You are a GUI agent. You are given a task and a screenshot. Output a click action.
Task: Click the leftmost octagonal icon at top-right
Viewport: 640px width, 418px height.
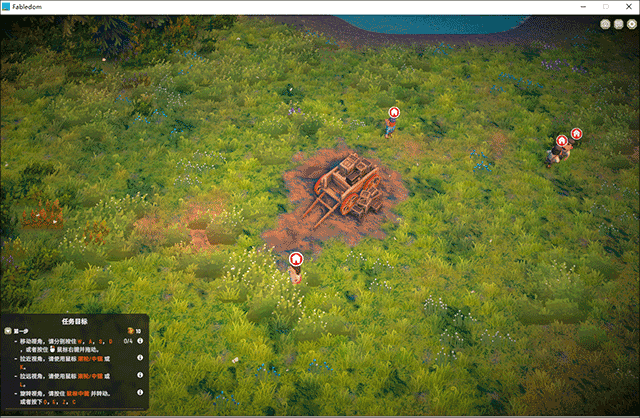pos(606,24)
